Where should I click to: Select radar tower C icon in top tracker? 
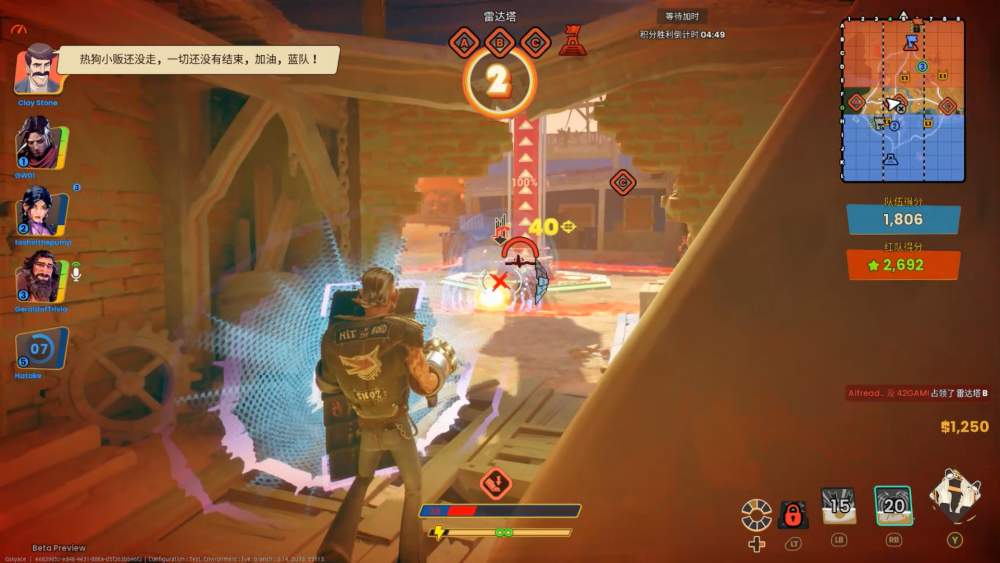pos(535,42)
